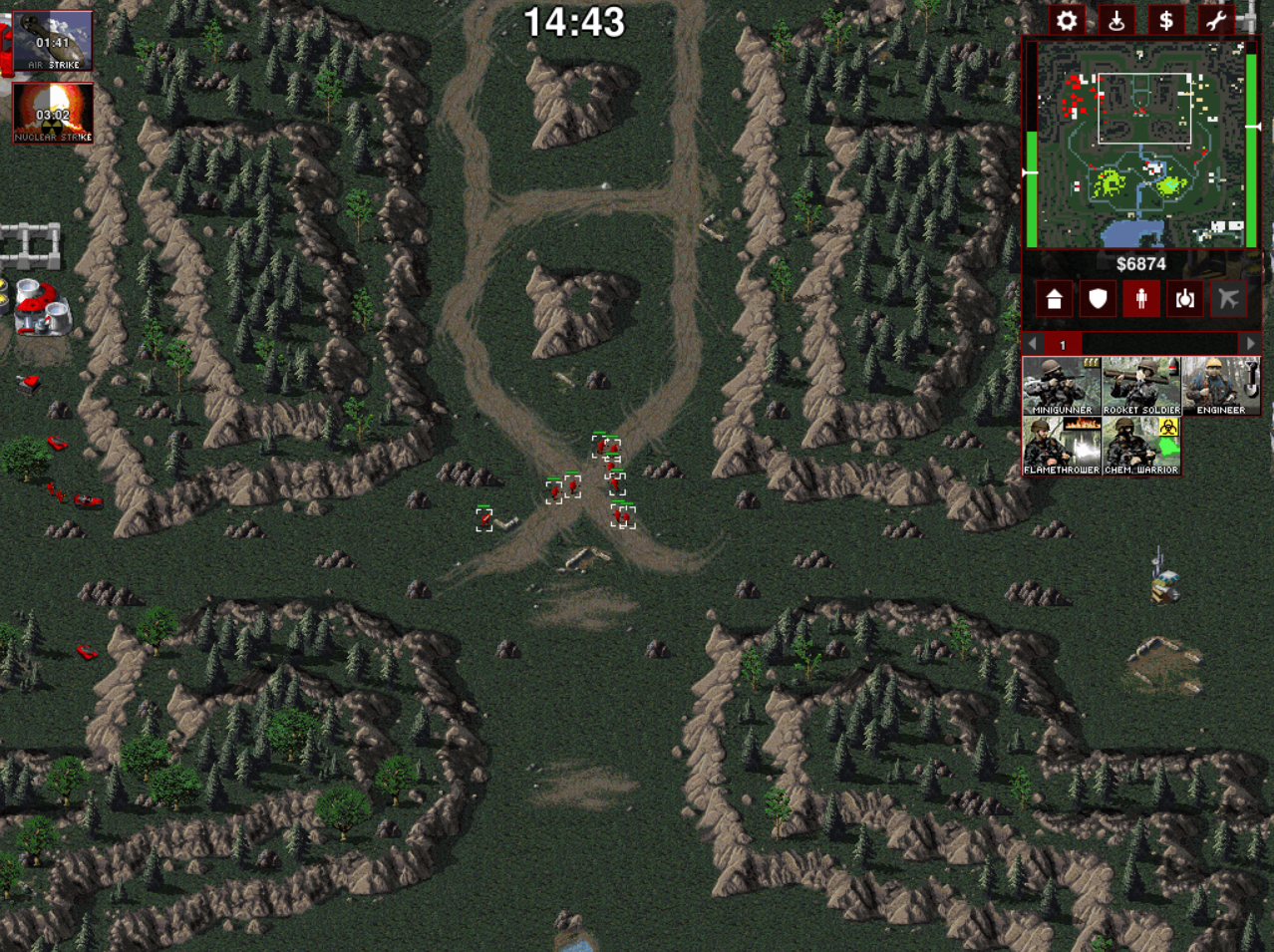1274x952 pixels.
Task: Queue a Rocket Soldier
Action: pyautogui.click(x=1141, y=387)
